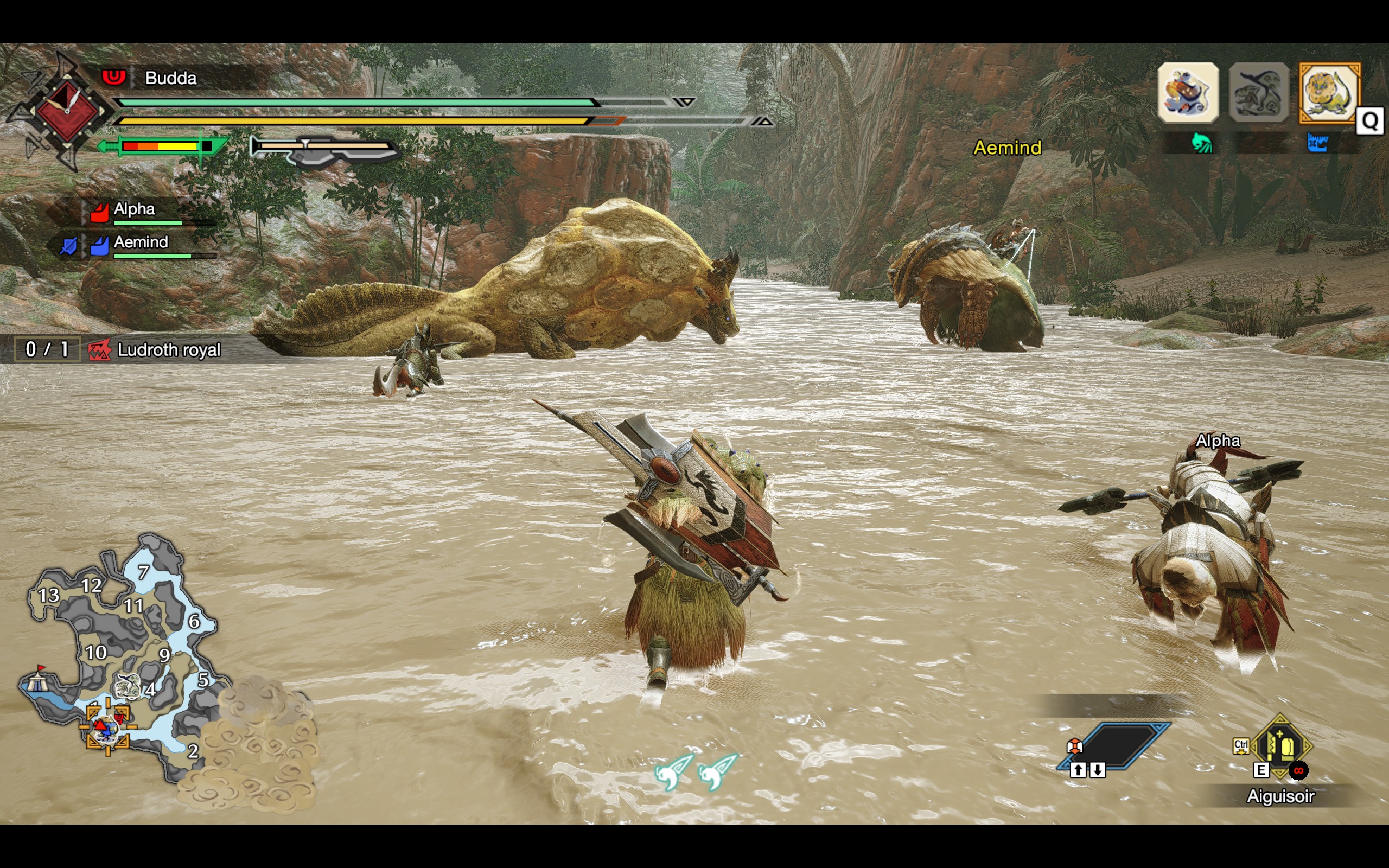Image resolution: width=1389 pixels, height=868 pixels.
Task: Choose the greyed-out monster icon
Action: [1259, 93]
